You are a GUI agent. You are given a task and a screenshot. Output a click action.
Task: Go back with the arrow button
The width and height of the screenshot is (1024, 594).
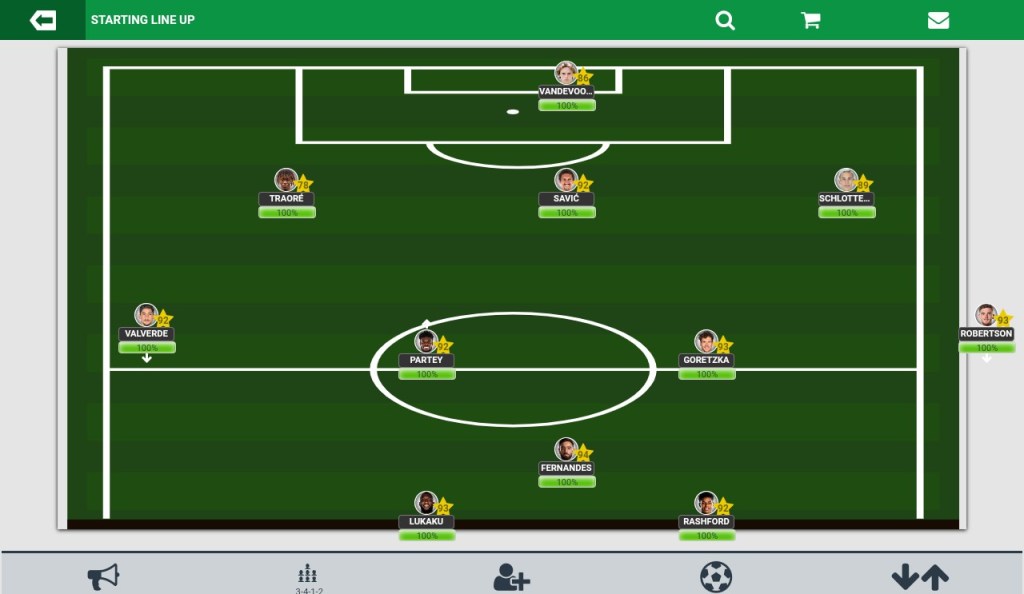click(x=42, y=20)
